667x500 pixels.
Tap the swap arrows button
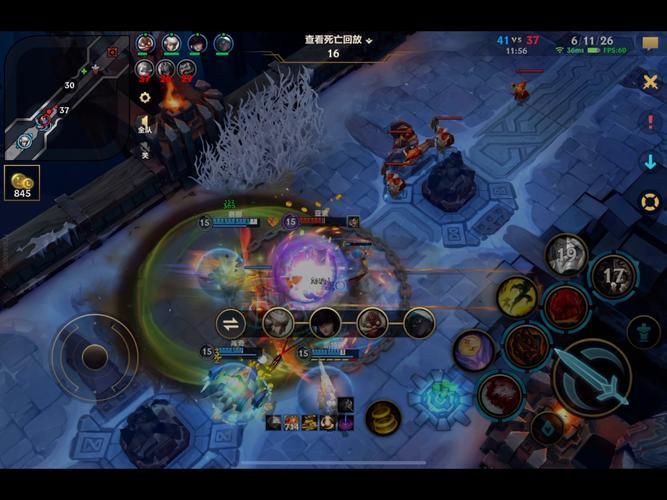point(231,323)
